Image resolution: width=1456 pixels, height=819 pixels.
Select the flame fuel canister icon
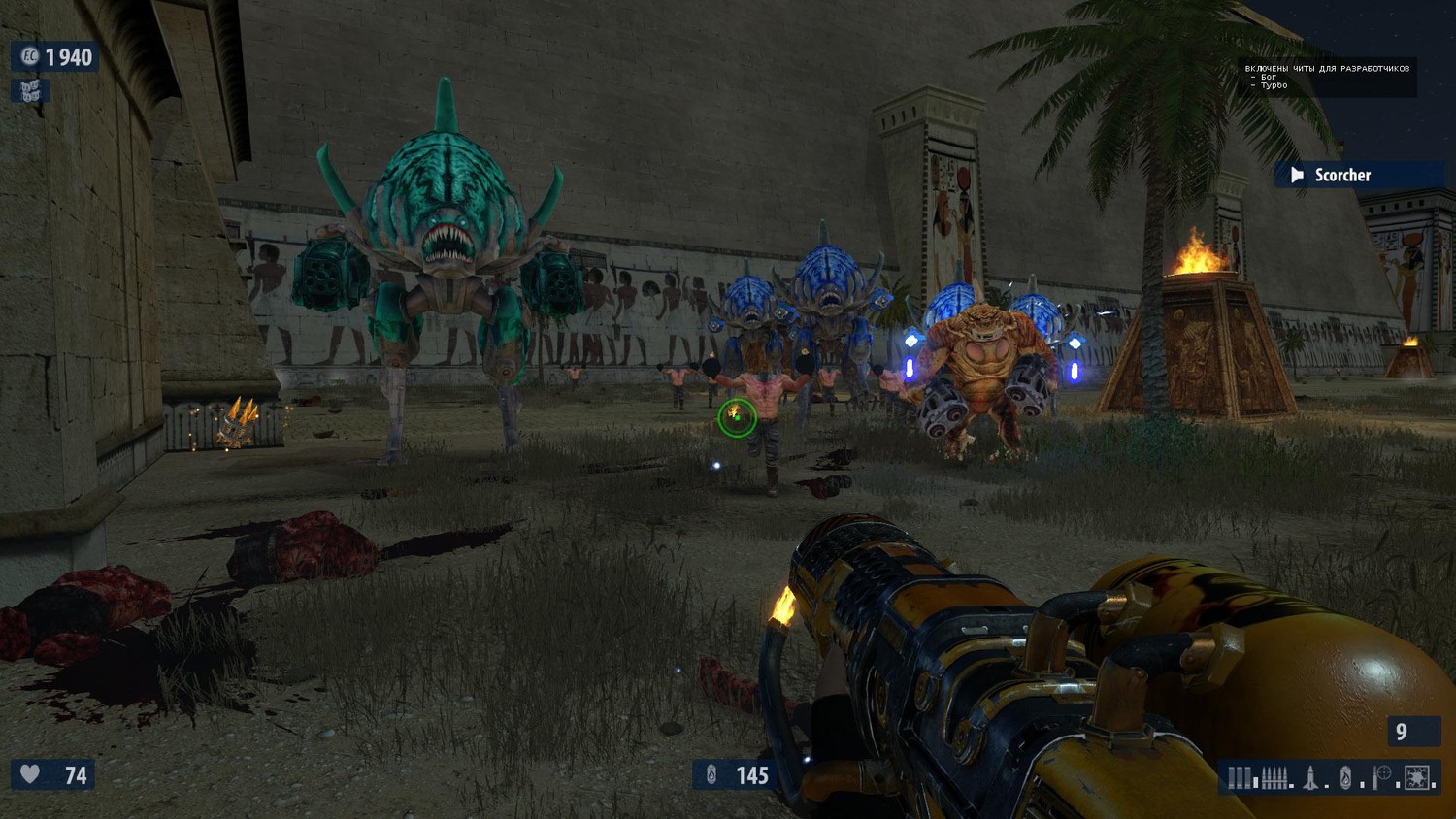pos(1345,777)
